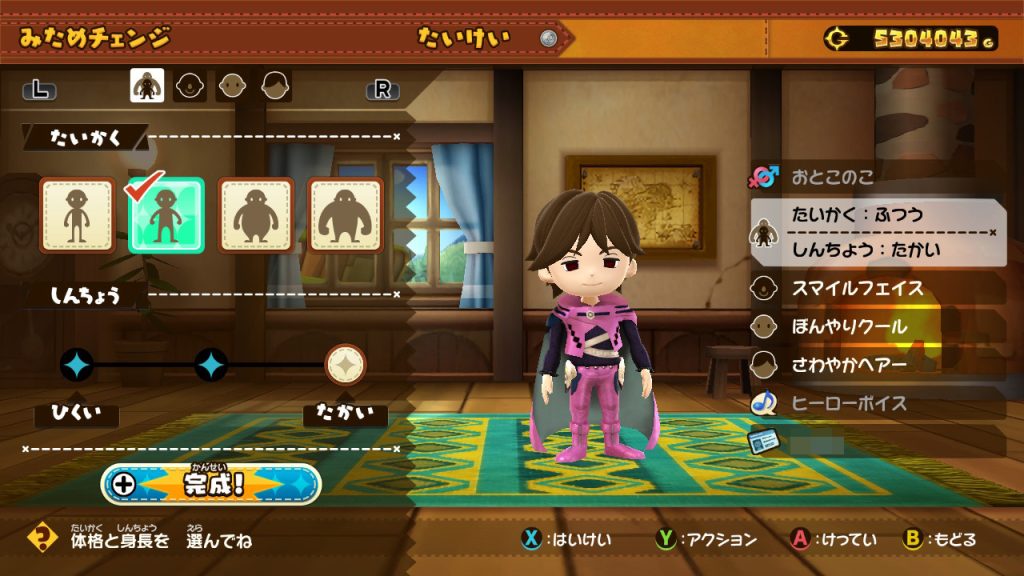
Task: Select the checked normal body build
Action: pos(166,215)
